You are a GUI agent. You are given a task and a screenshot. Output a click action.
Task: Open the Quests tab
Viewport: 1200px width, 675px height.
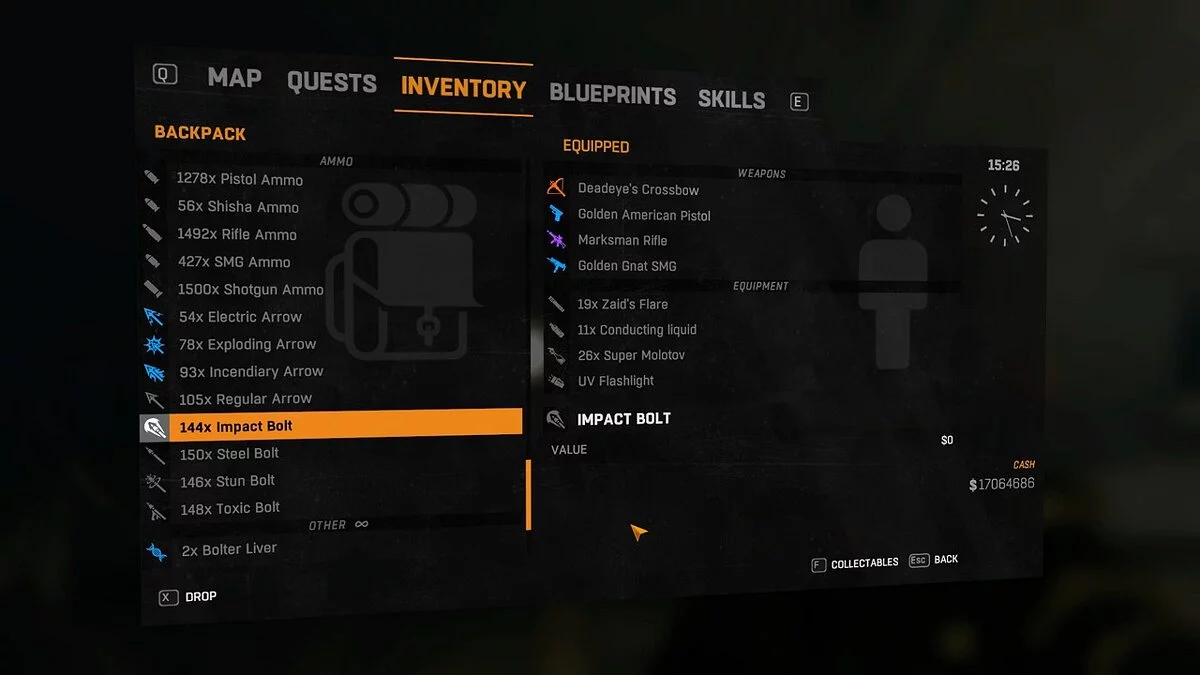tap(332, 82)
